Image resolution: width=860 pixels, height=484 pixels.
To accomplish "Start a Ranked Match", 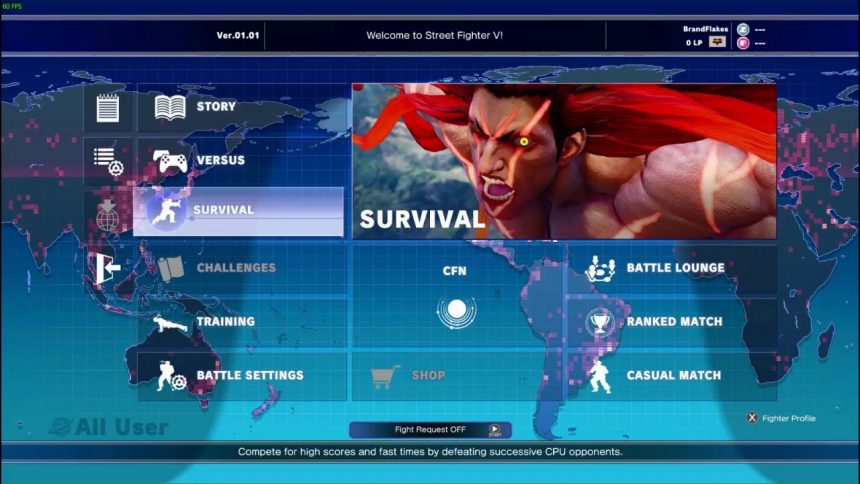I will 672,322.
